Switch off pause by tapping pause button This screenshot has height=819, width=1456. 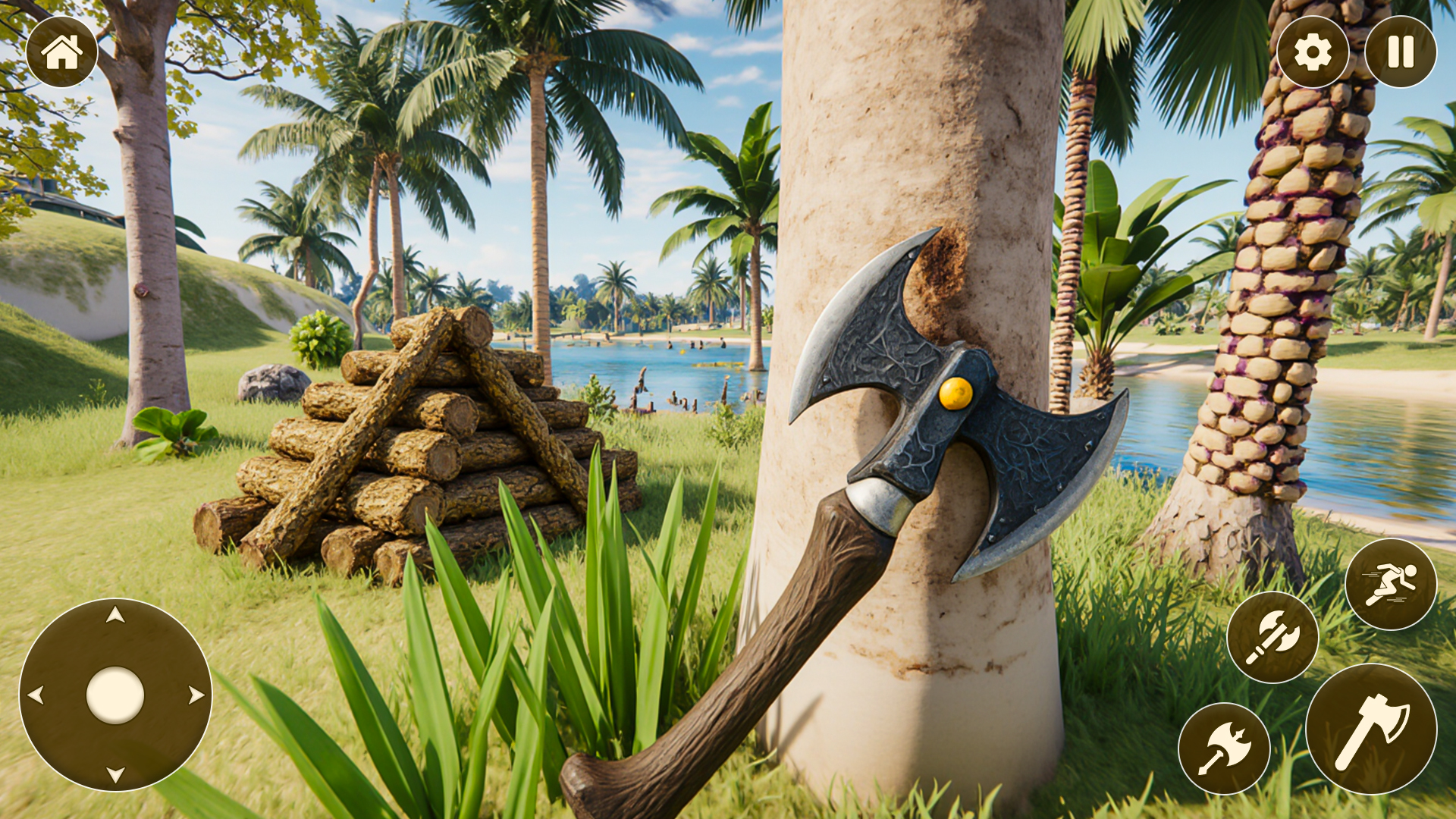tap(1398, 52)
